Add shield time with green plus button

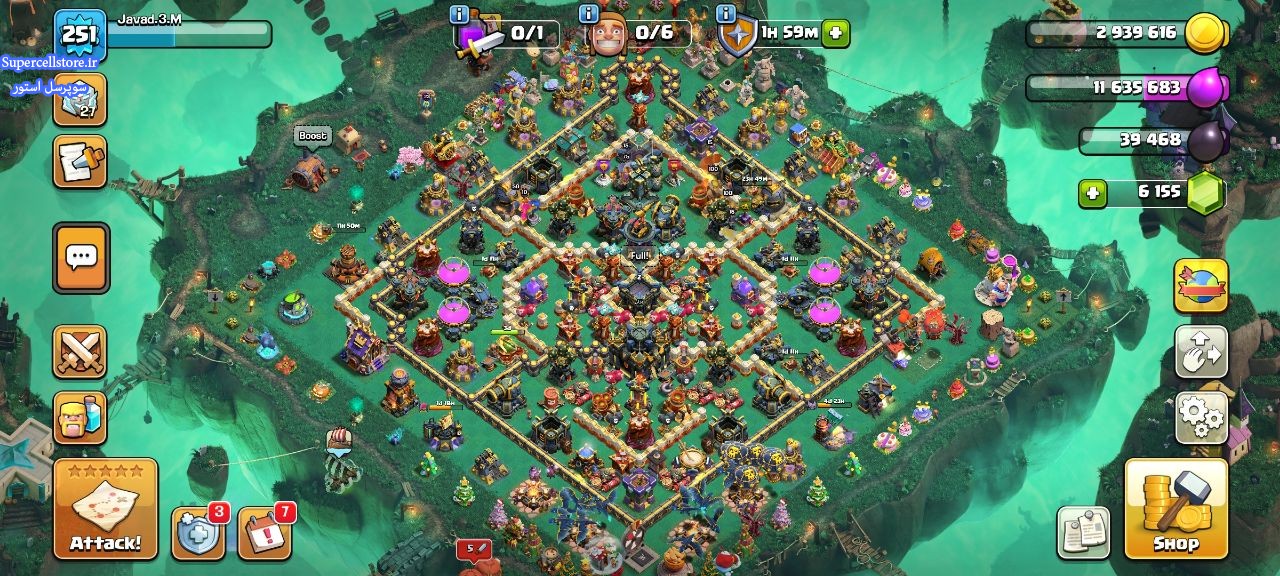(x=836, y=33)
